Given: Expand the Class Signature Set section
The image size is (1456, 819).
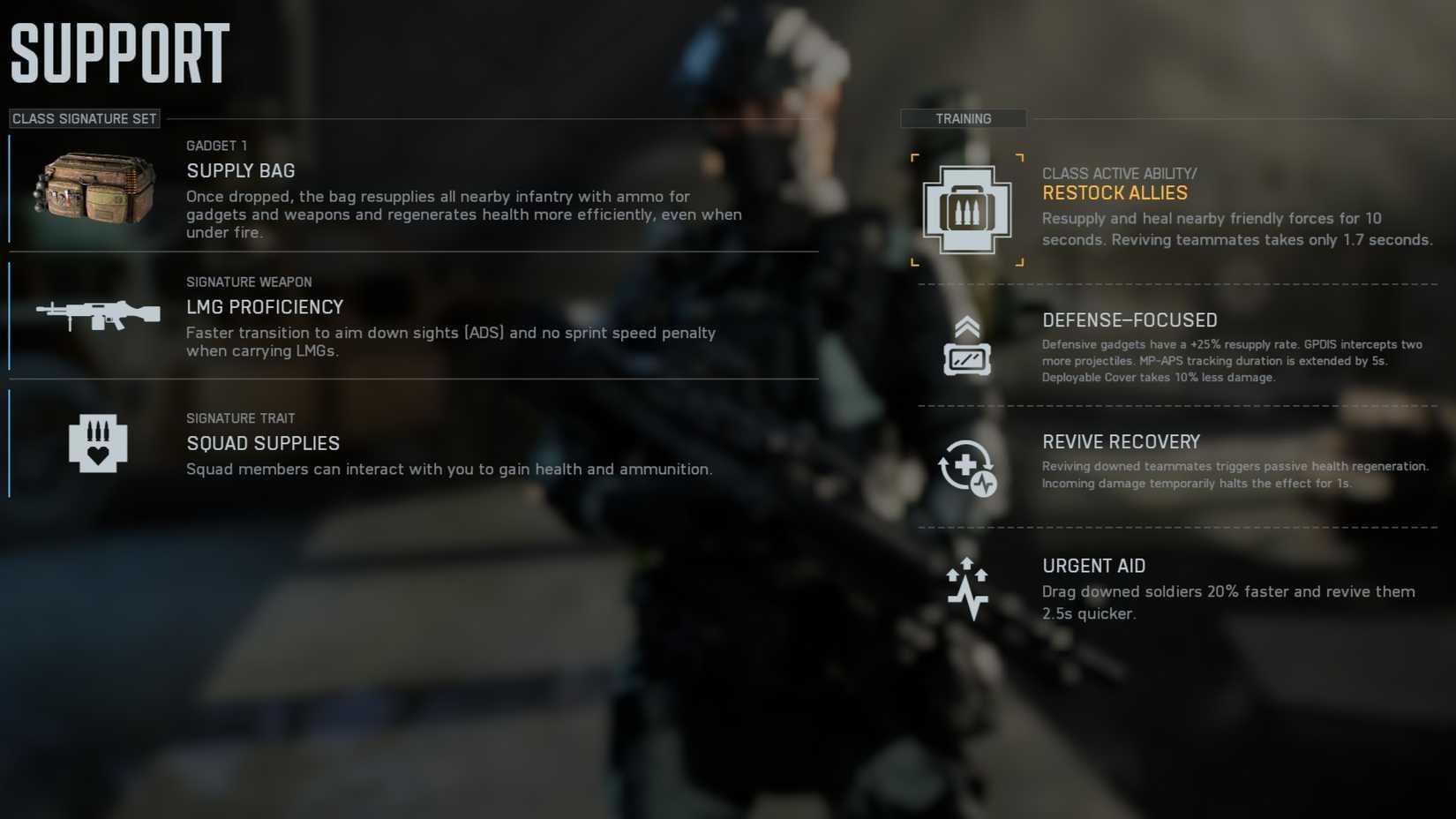Looking at the screenshot, I should coord(84,118).
